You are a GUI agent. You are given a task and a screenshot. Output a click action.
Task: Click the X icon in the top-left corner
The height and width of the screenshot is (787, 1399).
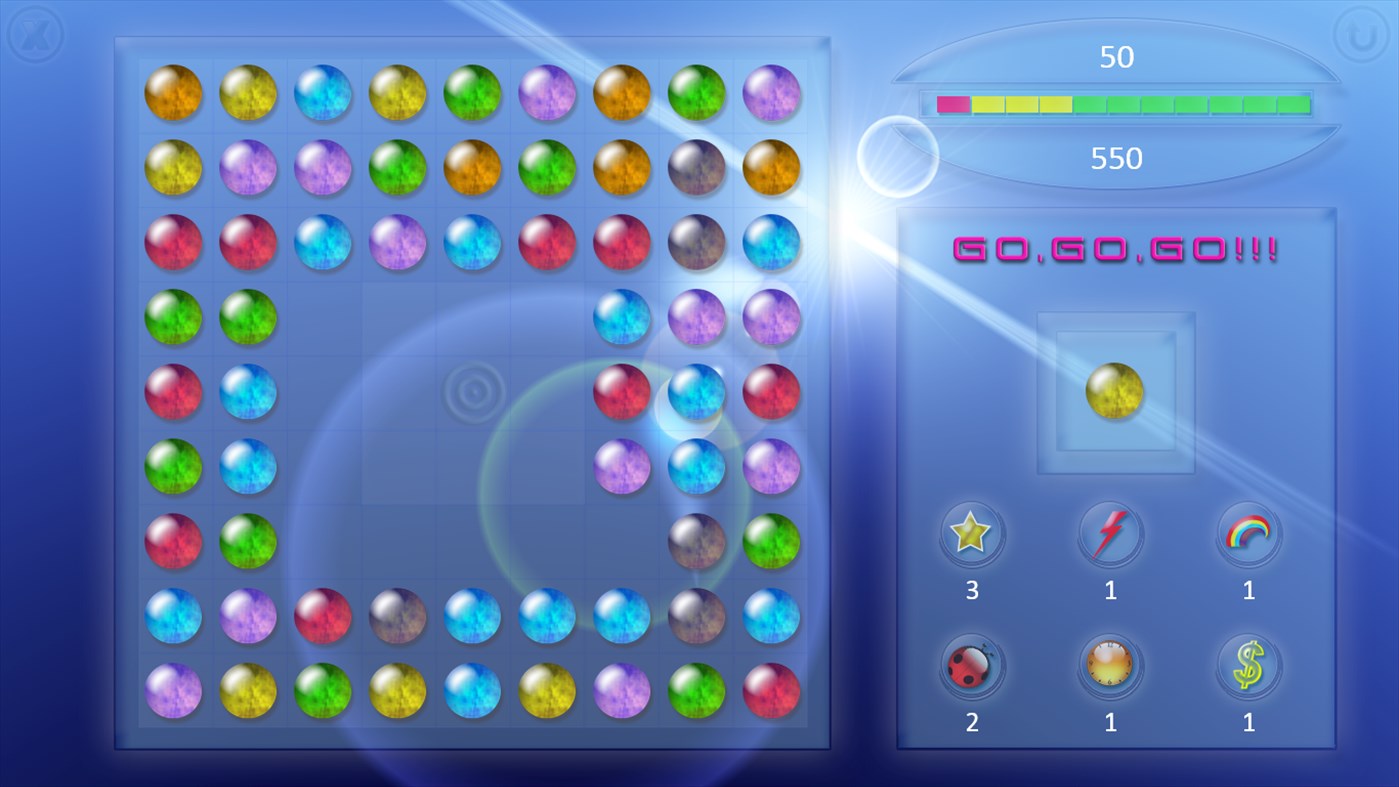[36, 33]
